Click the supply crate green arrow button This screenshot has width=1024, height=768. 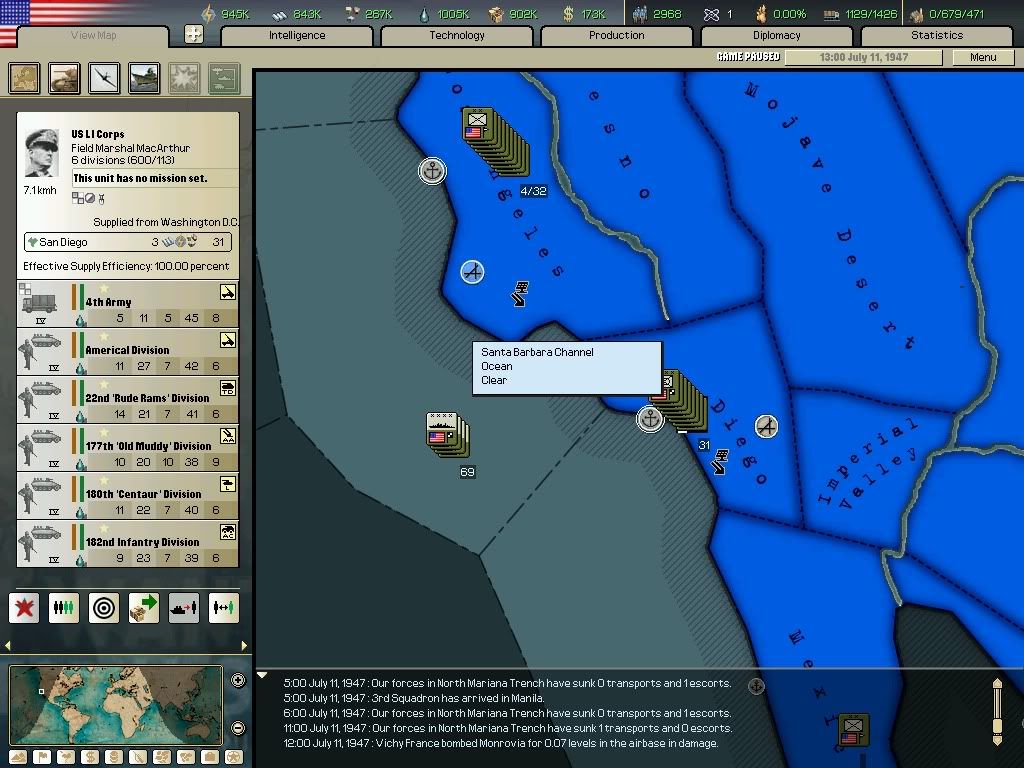click(x=144, y=608)
